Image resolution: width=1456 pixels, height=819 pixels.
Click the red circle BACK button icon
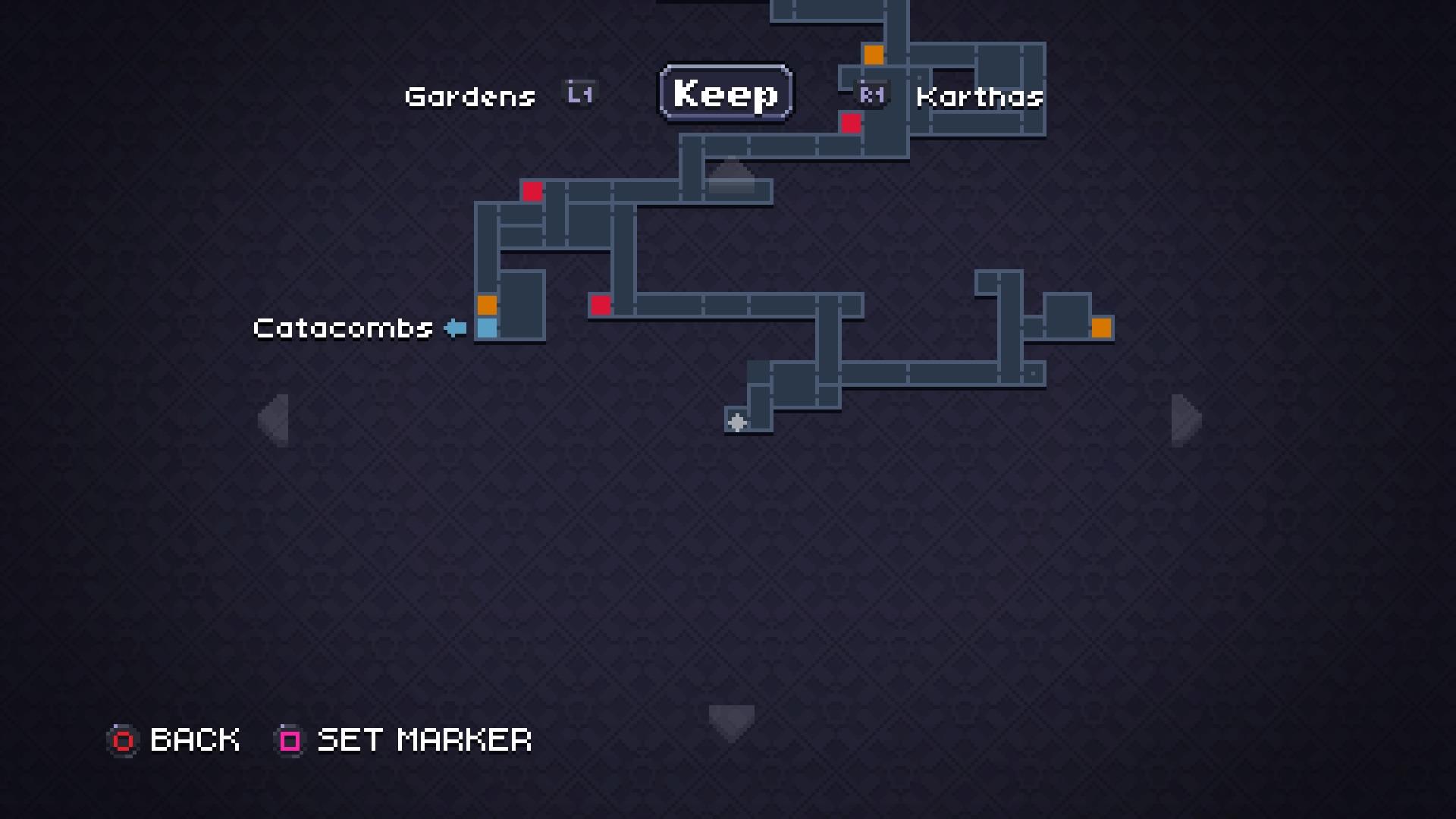[123, 740]
